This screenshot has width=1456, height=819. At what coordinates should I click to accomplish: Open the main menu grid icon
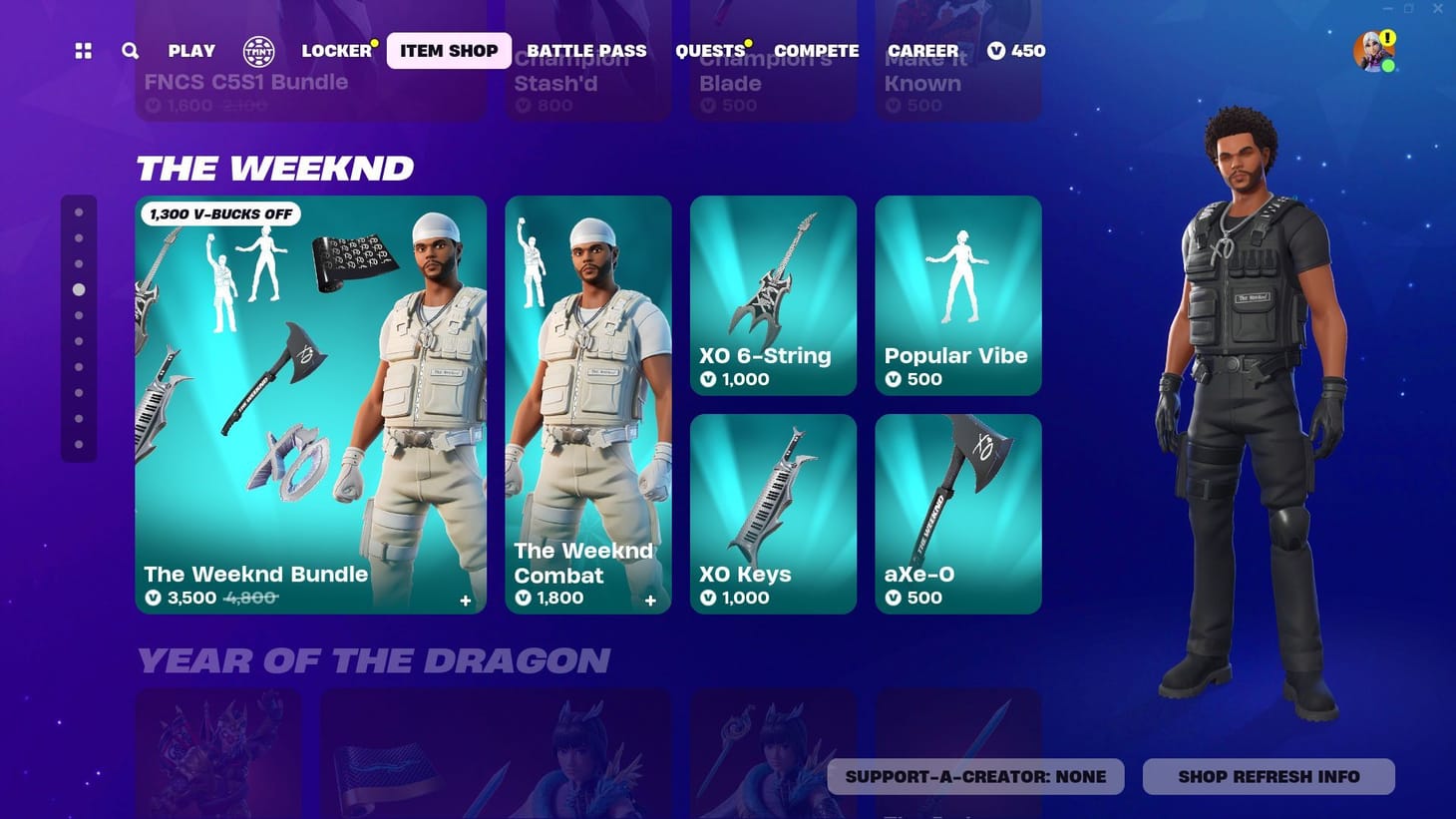pyautogui.click(x=82, y=50)
